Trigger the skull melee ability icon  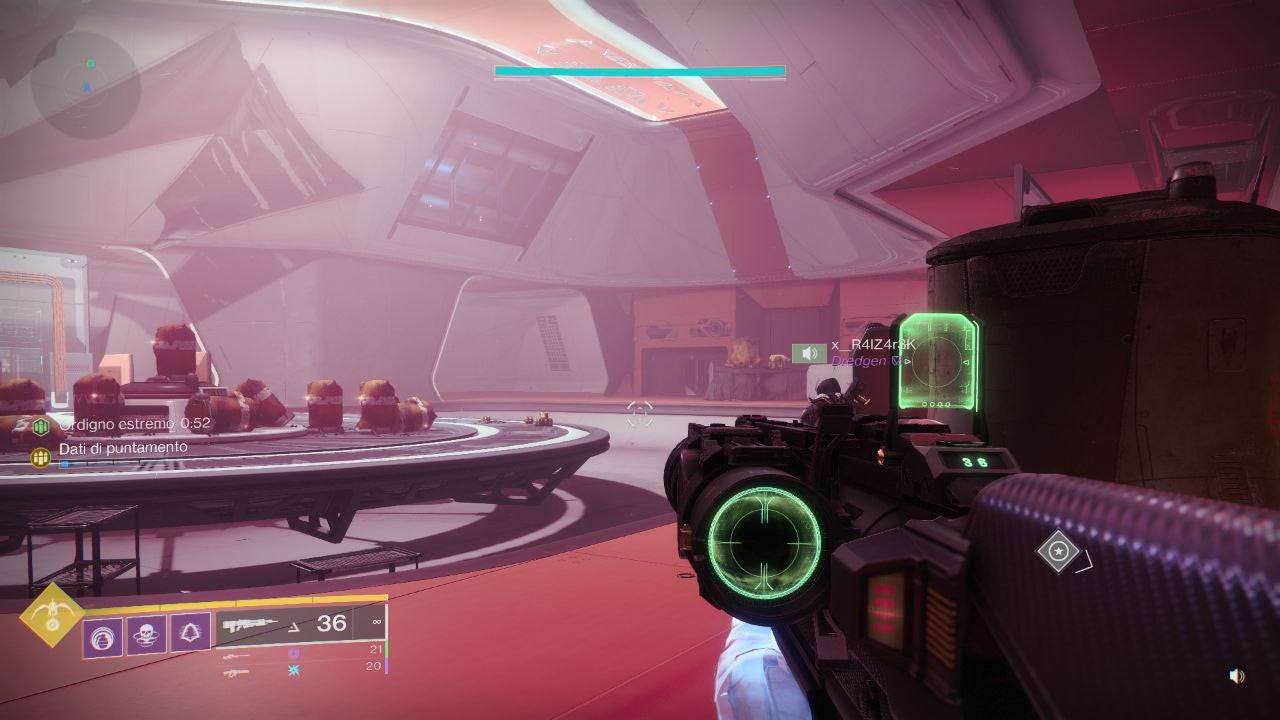pyautogui.click(x=146, y=634)
